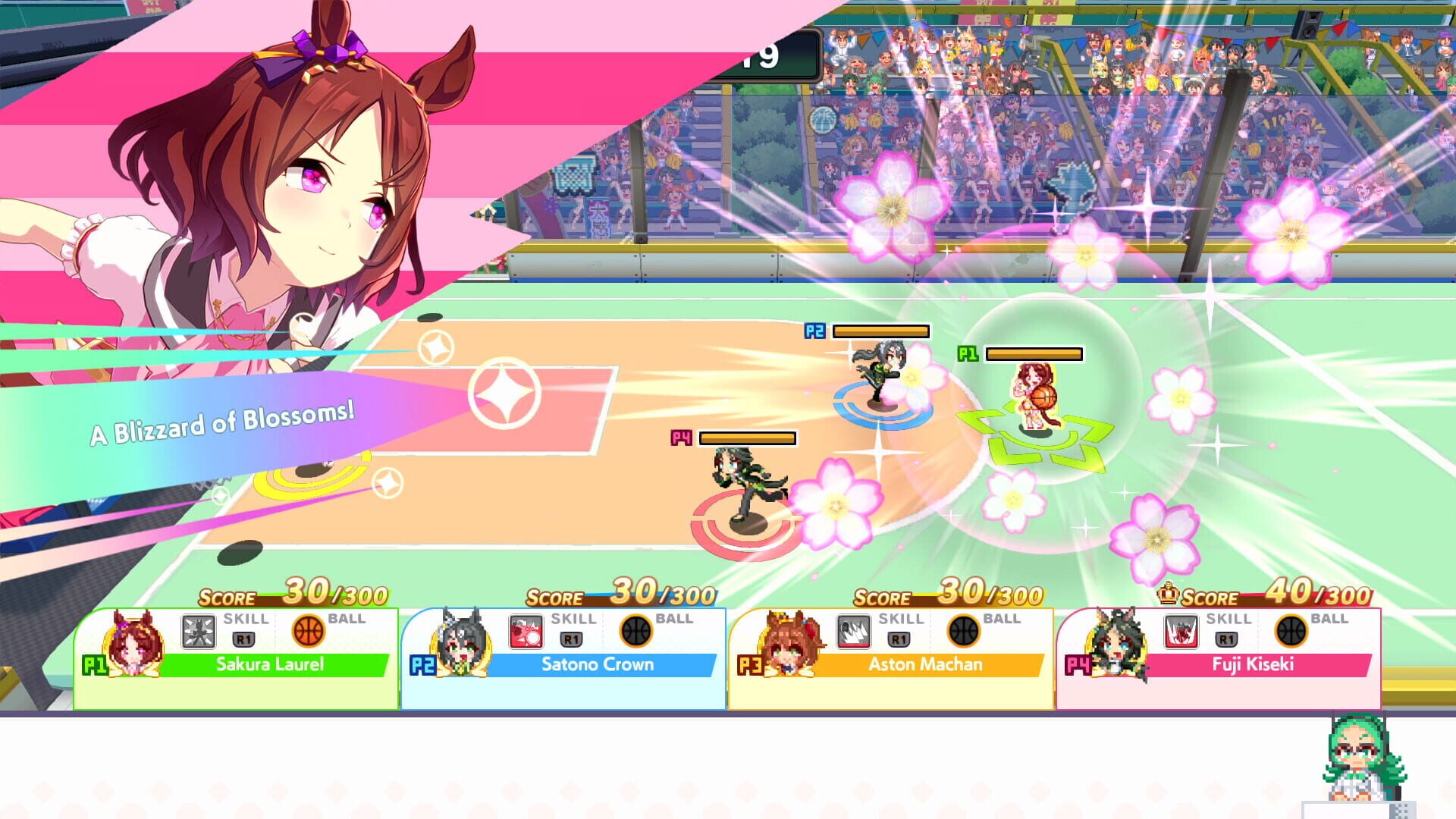The width and height of the screenshot is (1456, 819).
Task: Select the P4 marker on the court
Action: point(680,438)
